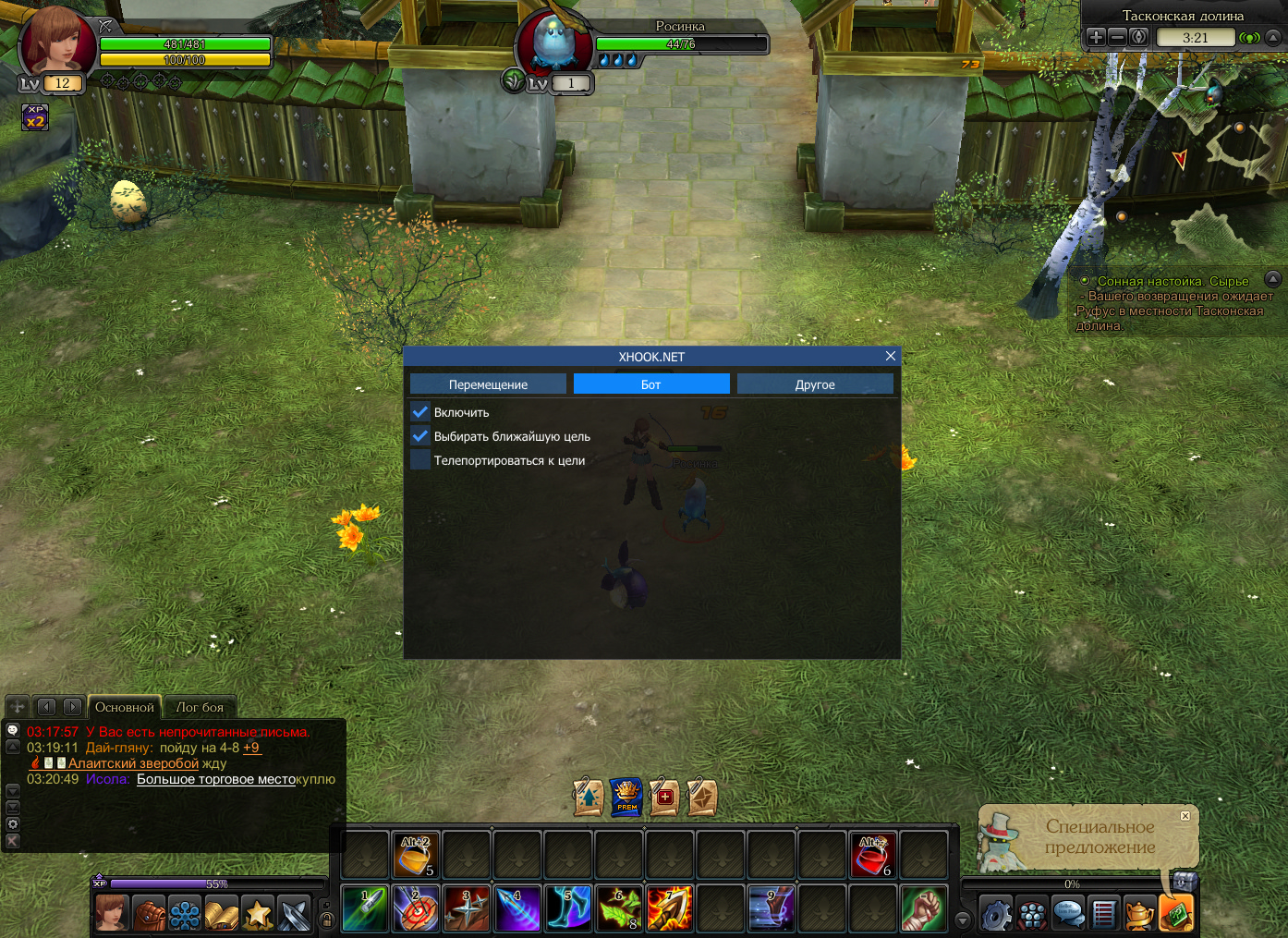Cast the flaming arrow skill
This screenshot has width=1288, height=938.
pos(670,908)
